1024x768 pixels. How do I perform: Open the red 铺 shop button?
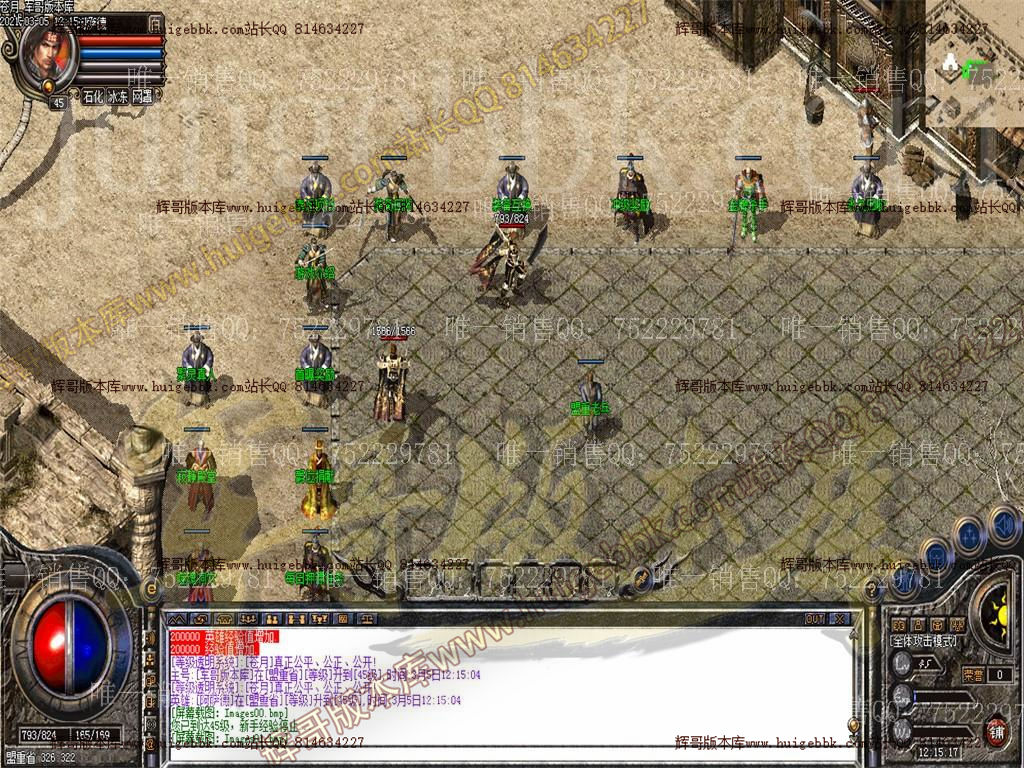[x=997, y=729]
